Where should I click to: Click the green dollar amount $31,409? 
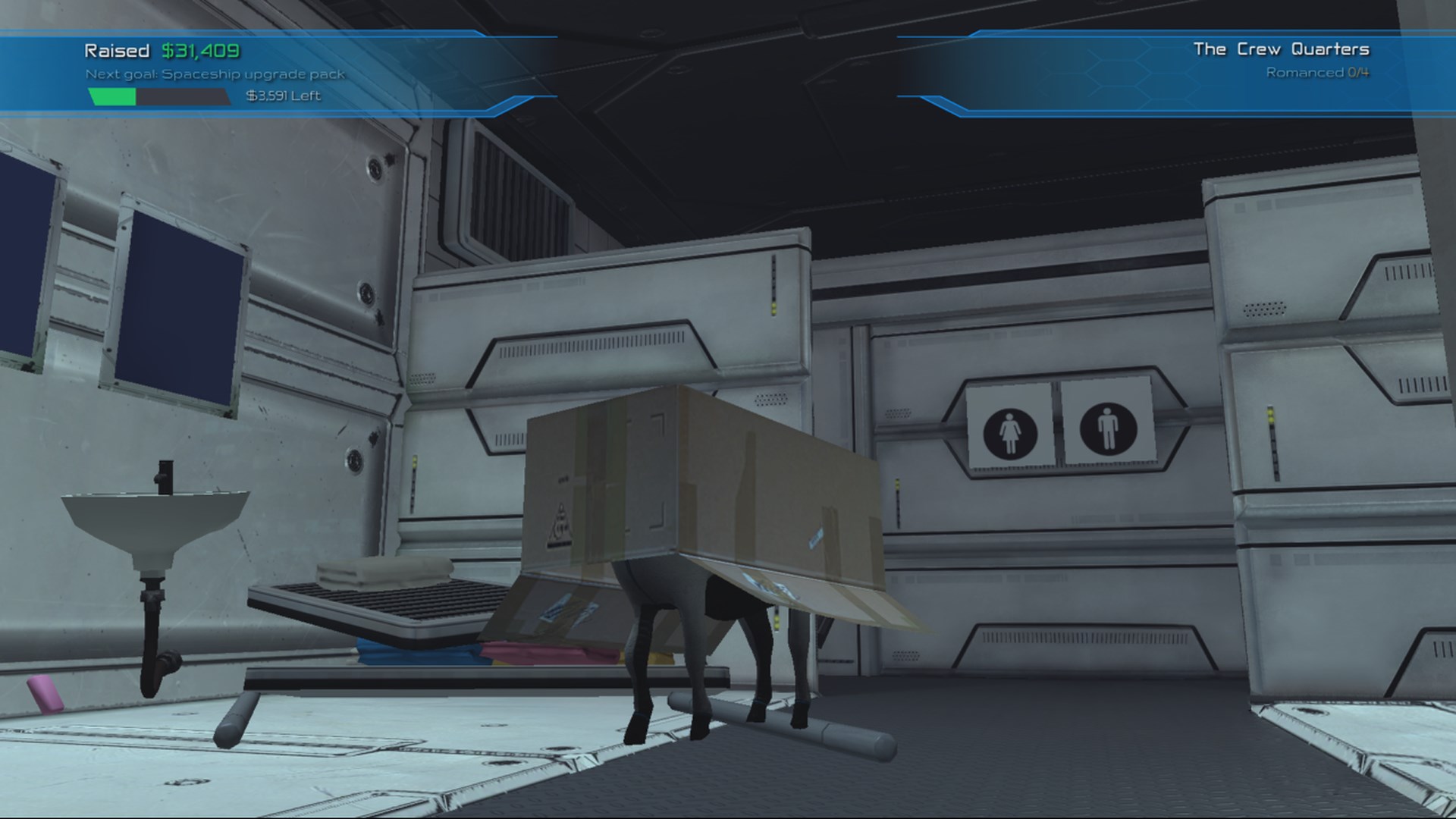click(199, 52)
